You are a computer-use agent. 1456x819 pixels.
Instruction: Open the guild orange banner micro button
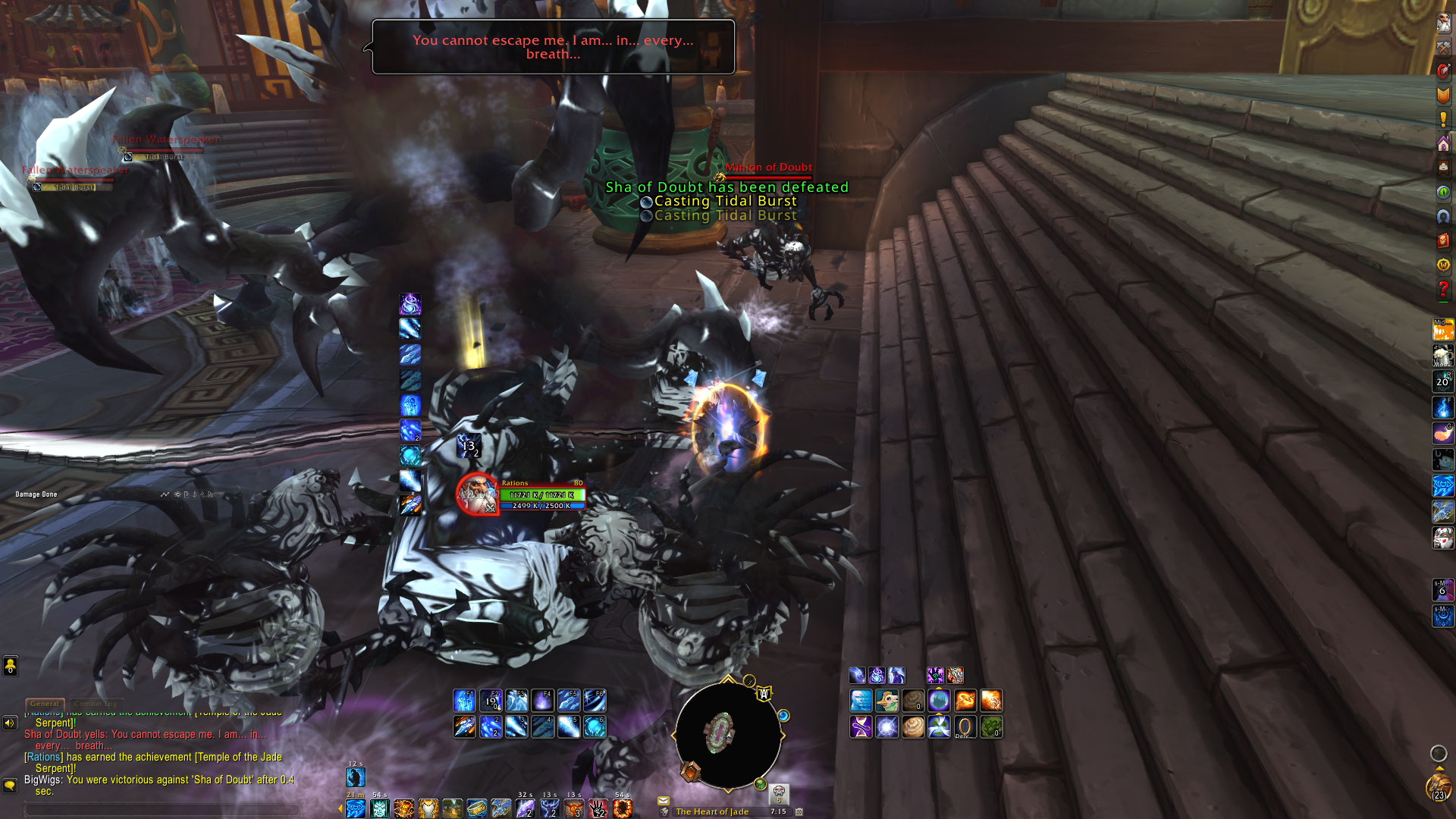[1443, 95]
